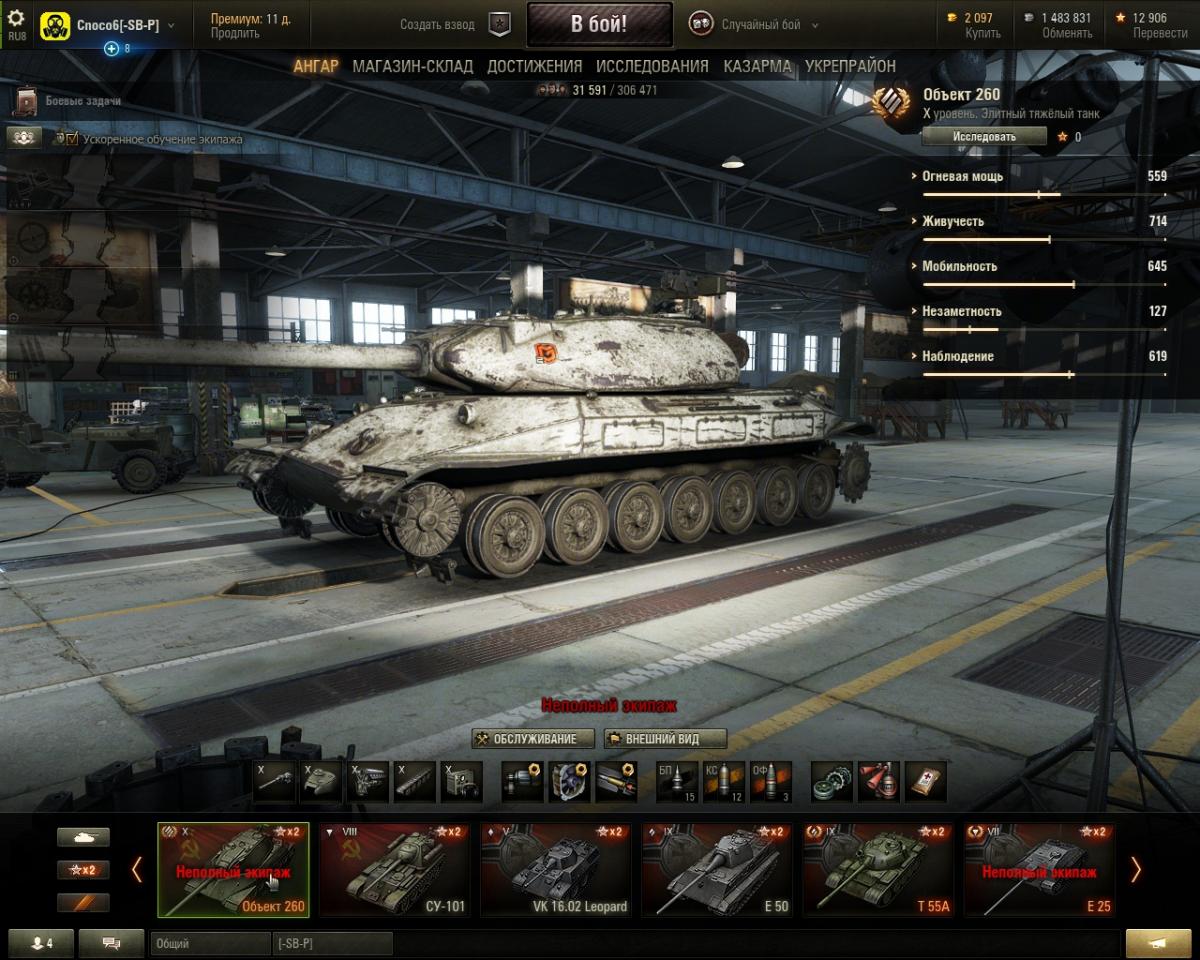Pick the T 55A tank
Screen dimensions: 1200x960
[878, 869]
